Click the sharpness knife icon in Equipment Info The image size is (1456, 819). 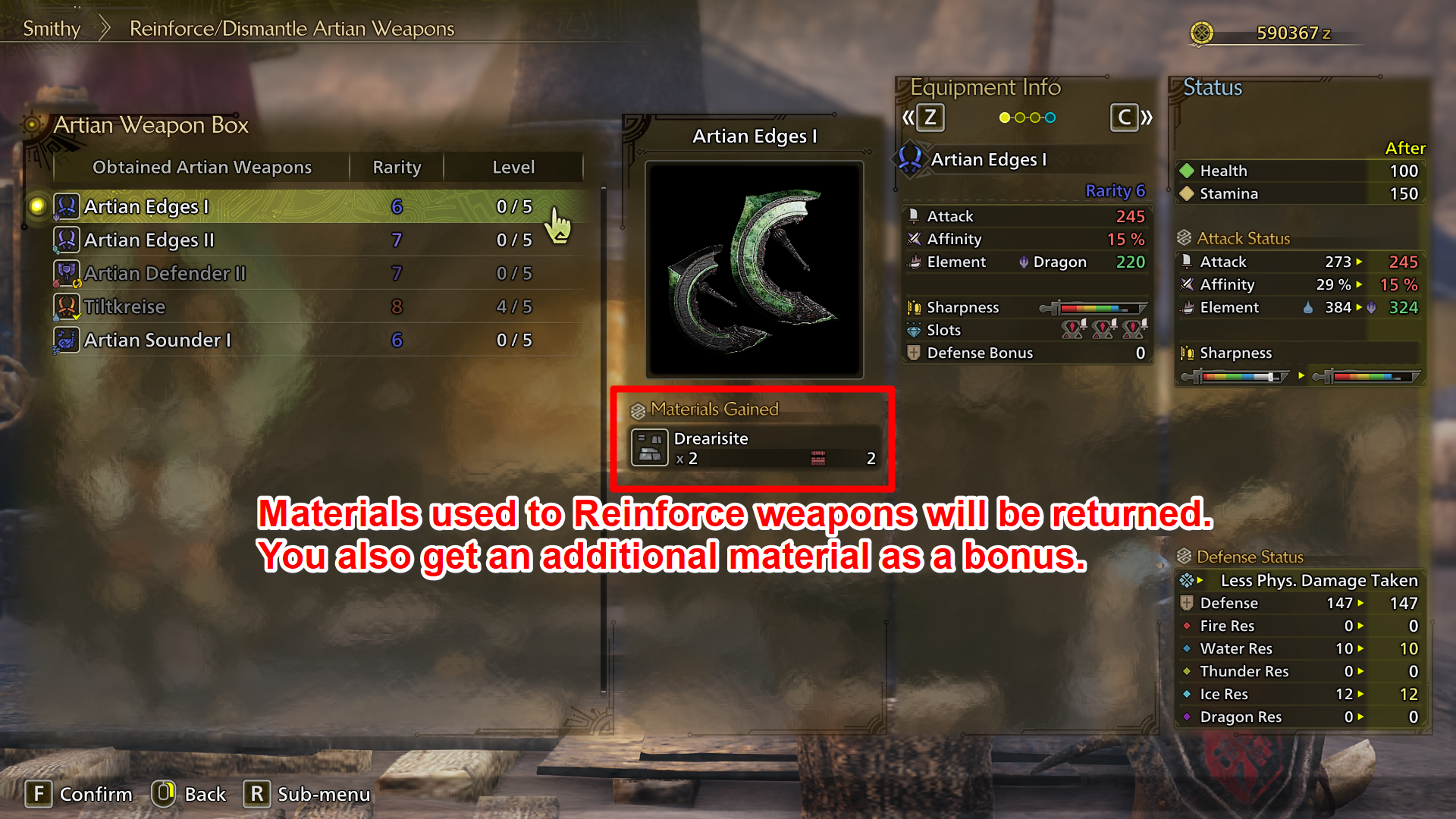[914, 307]
